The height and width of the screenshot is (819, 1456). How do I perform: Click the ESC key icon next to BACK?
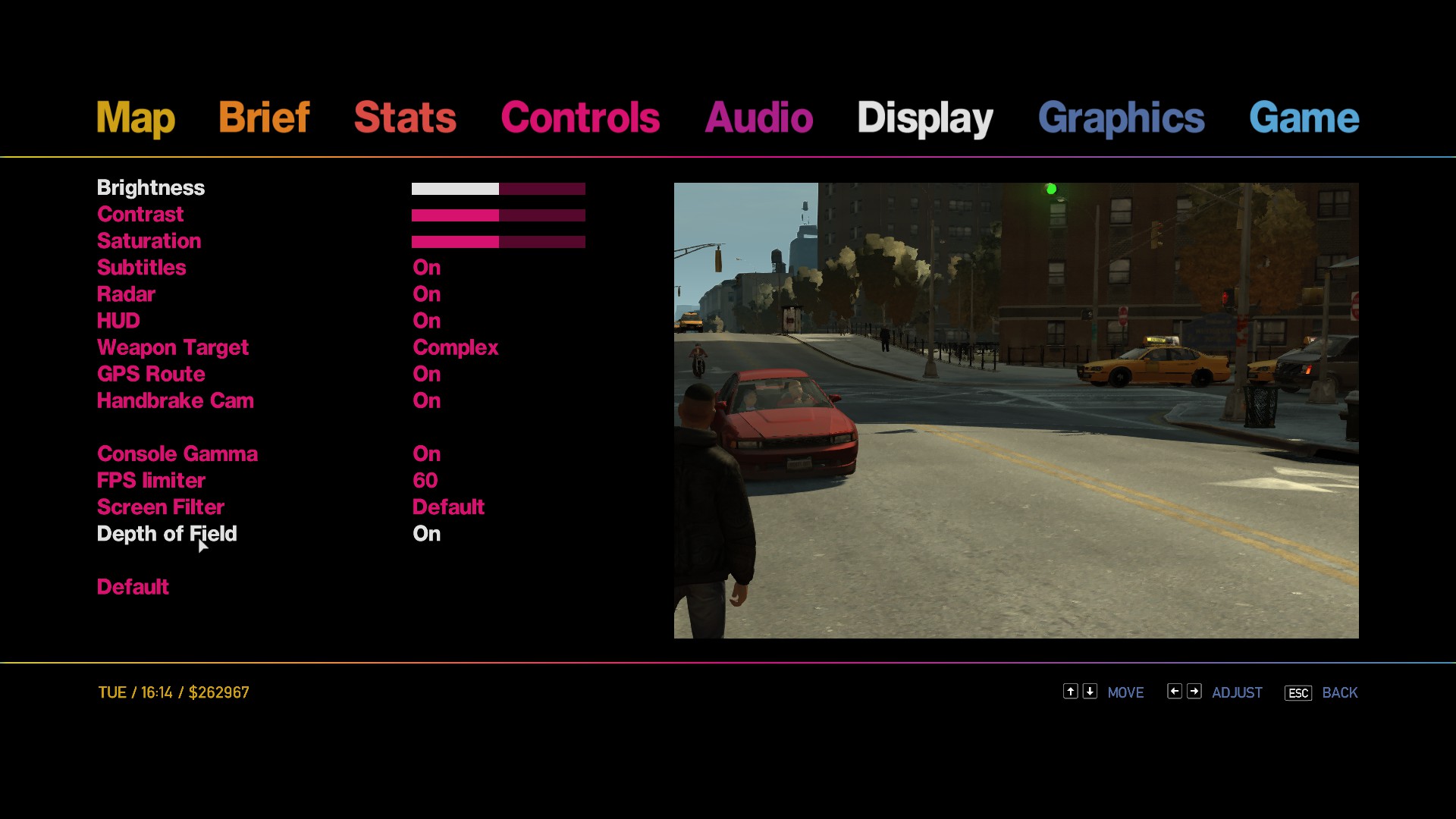coord(1297,692)
